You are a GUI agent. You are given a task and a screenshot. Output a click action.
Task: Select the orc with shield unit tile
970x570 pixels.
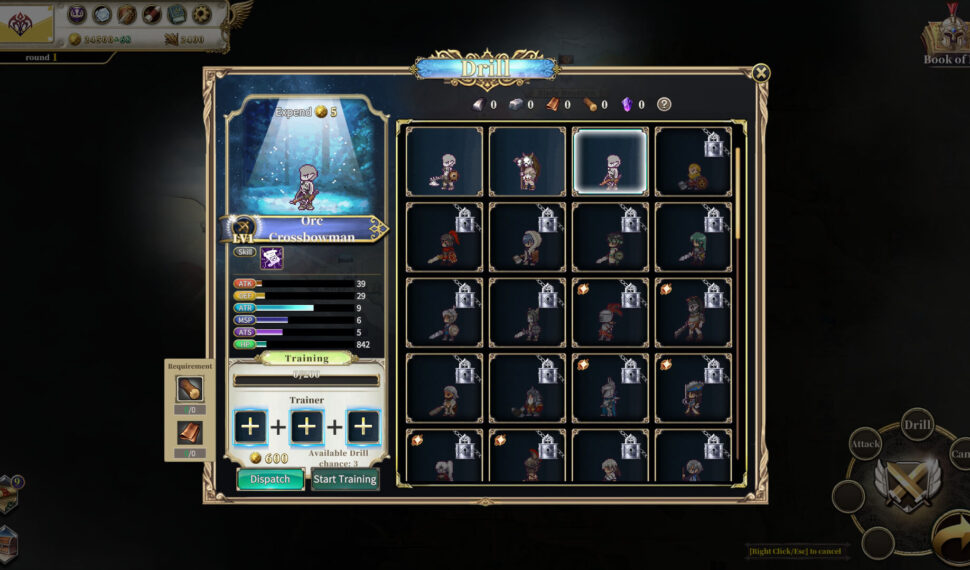(x=444, y=161)
